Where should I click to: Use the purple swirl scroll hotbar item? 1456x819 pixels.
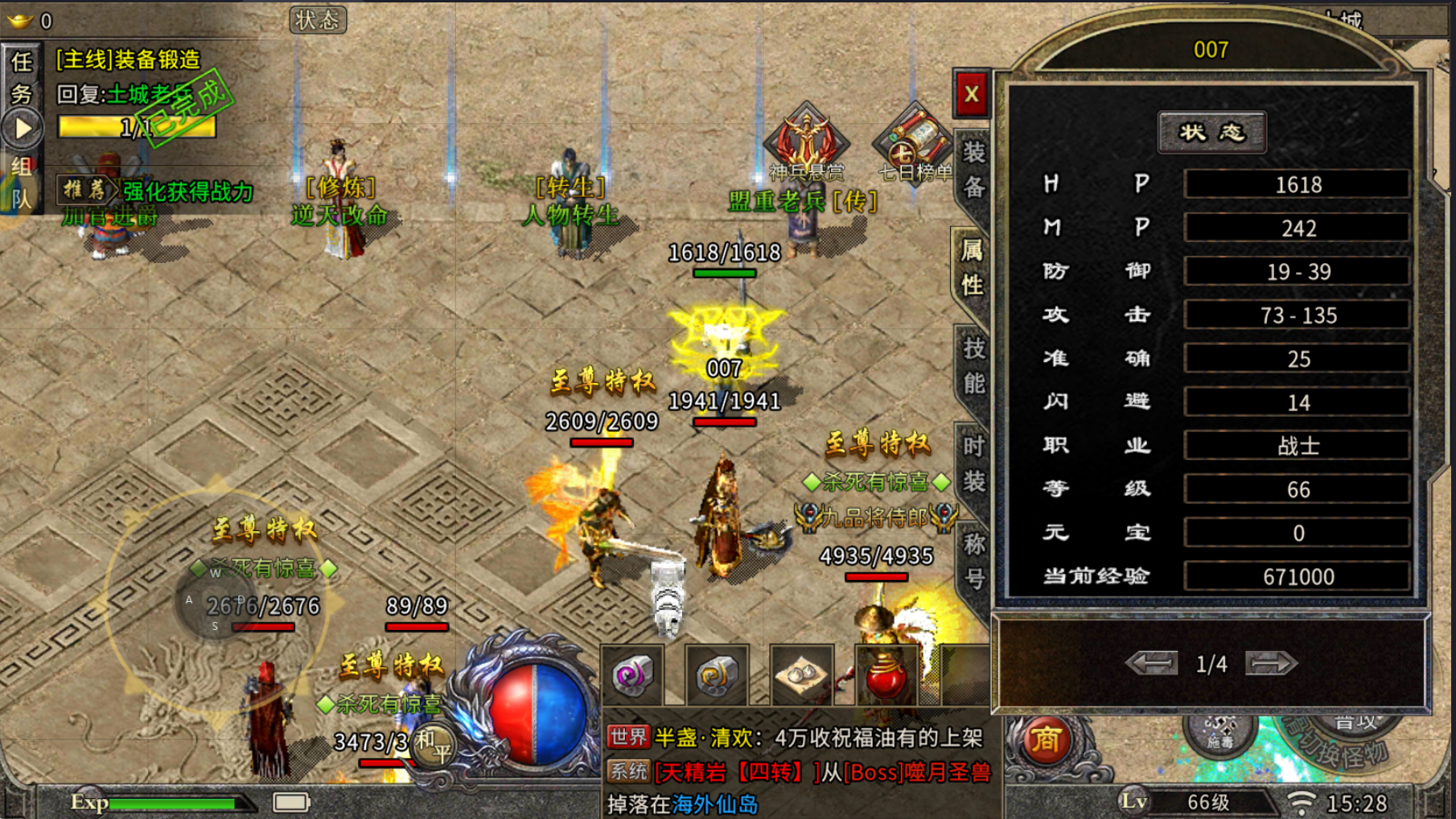632,676
